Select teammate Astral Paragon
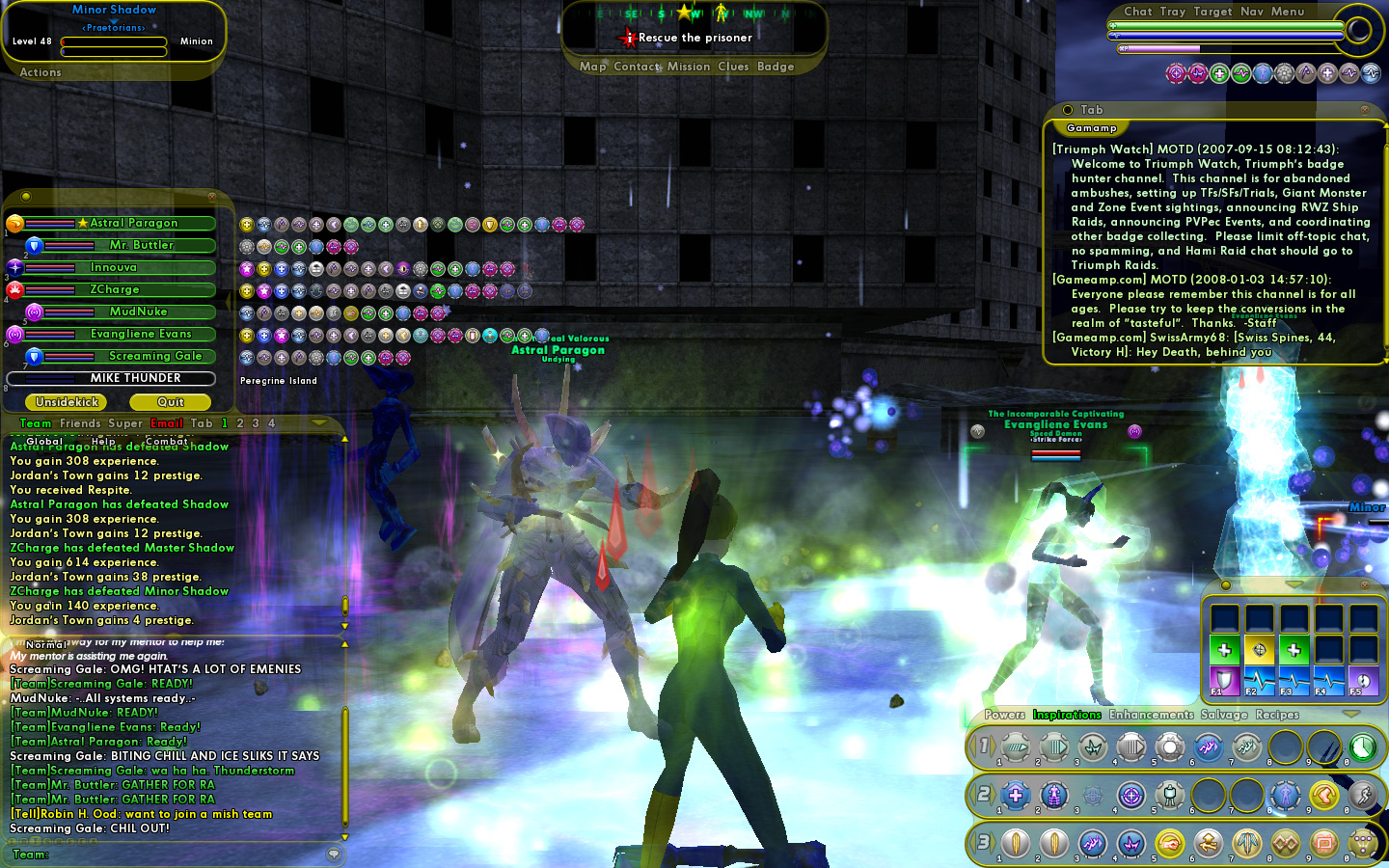This screenshot has height=868, width=1389. pyautogui.click(x=133, y=223)
